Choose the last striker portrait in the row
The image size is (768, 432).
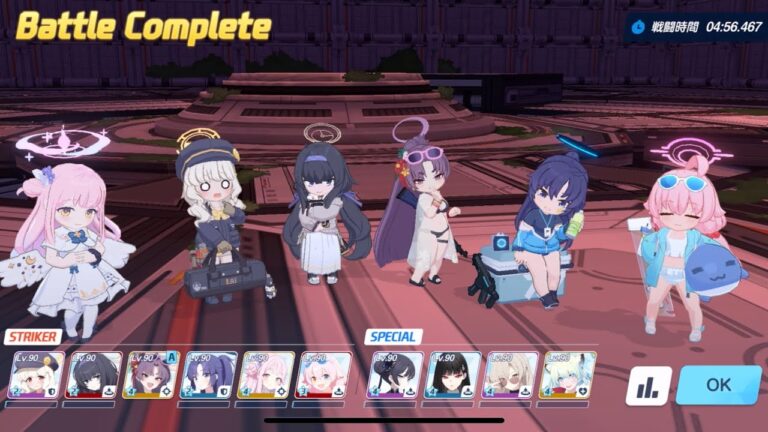coord(326,376)
